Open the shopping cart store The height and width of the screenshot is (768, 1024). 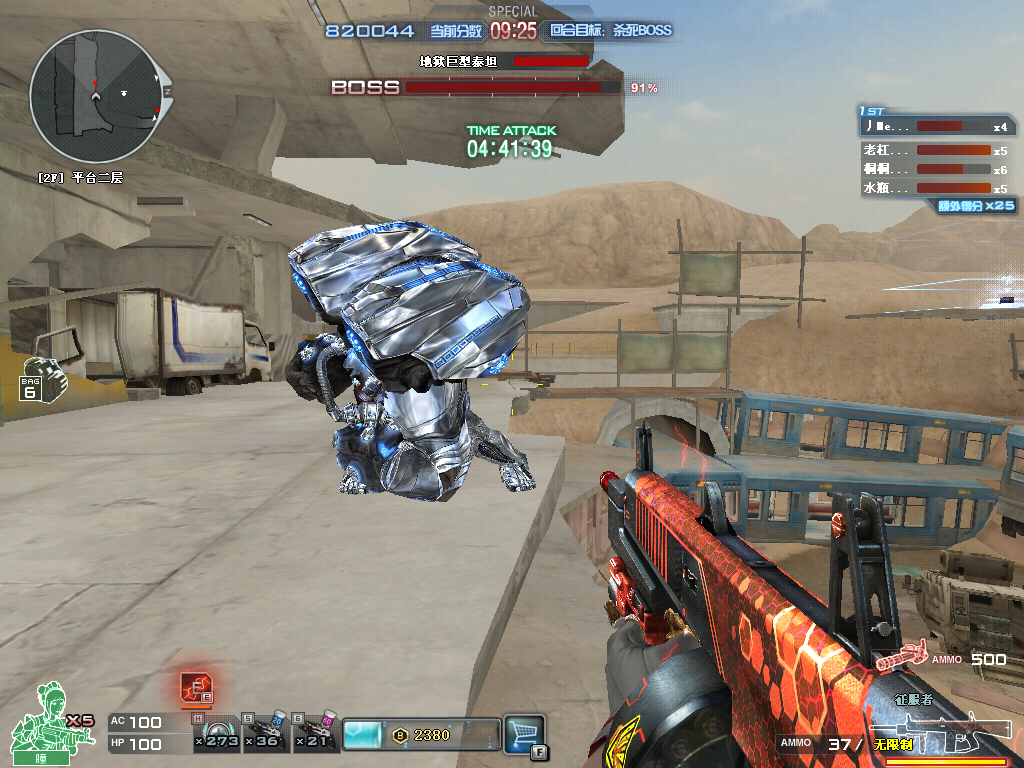[x=523, y=733]
